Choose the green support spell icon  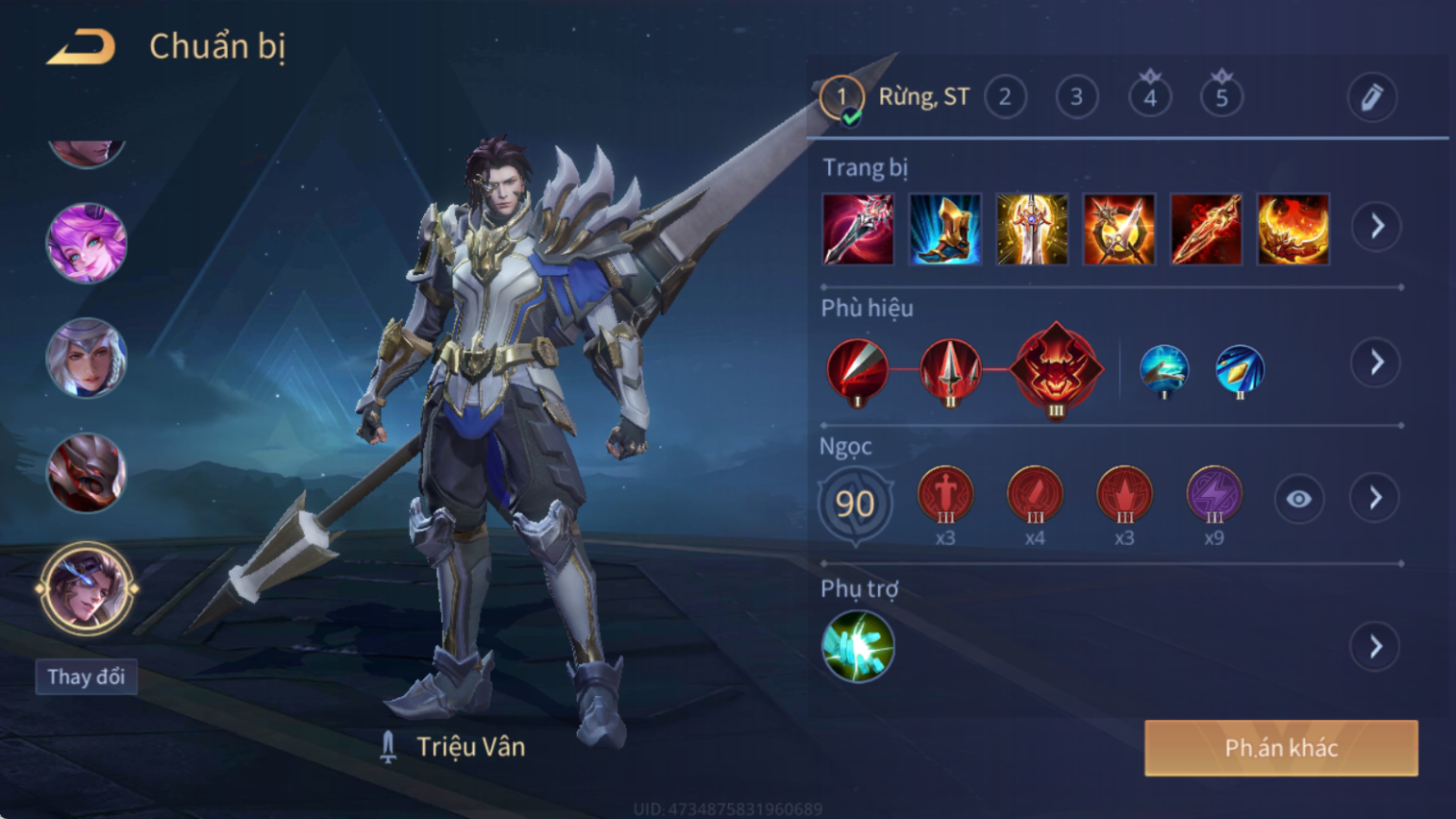click(858, 647)
